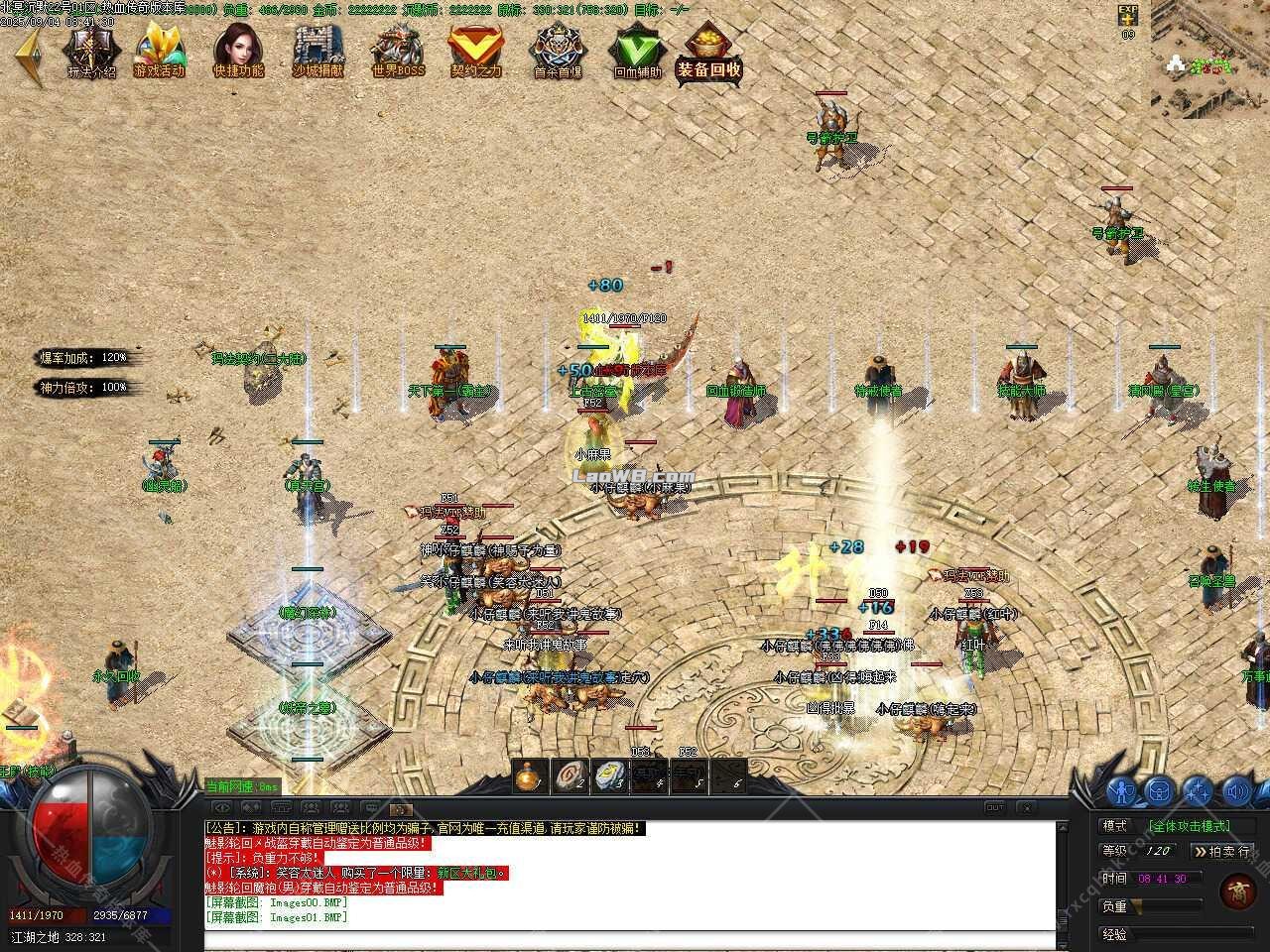This screenshot has height=952, width=1270.
Task: Open the 拍卖行 auction house
Action: [x=1222, y=851]
